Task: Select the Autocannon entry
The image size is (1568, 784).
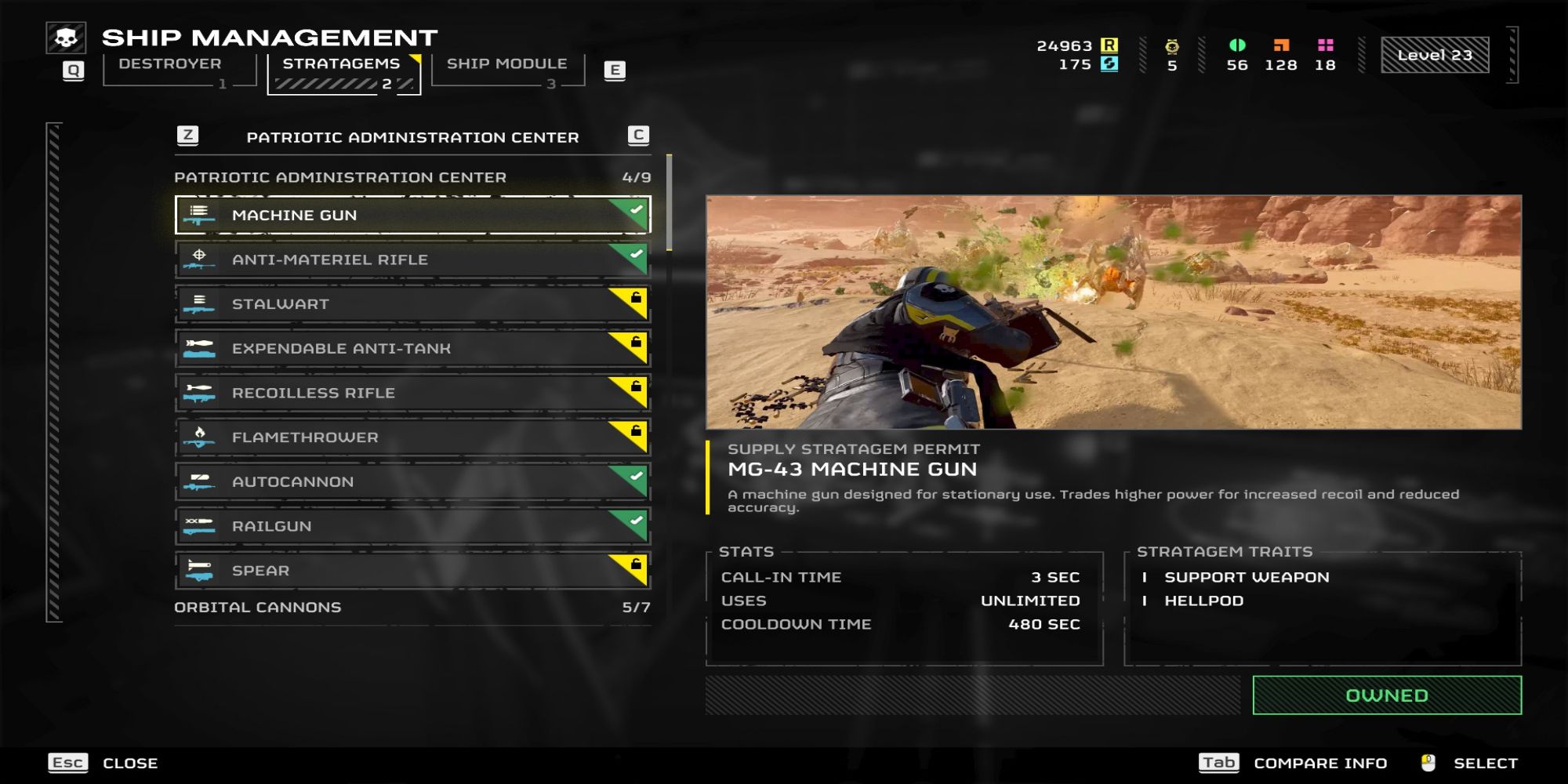Action: 412,481
